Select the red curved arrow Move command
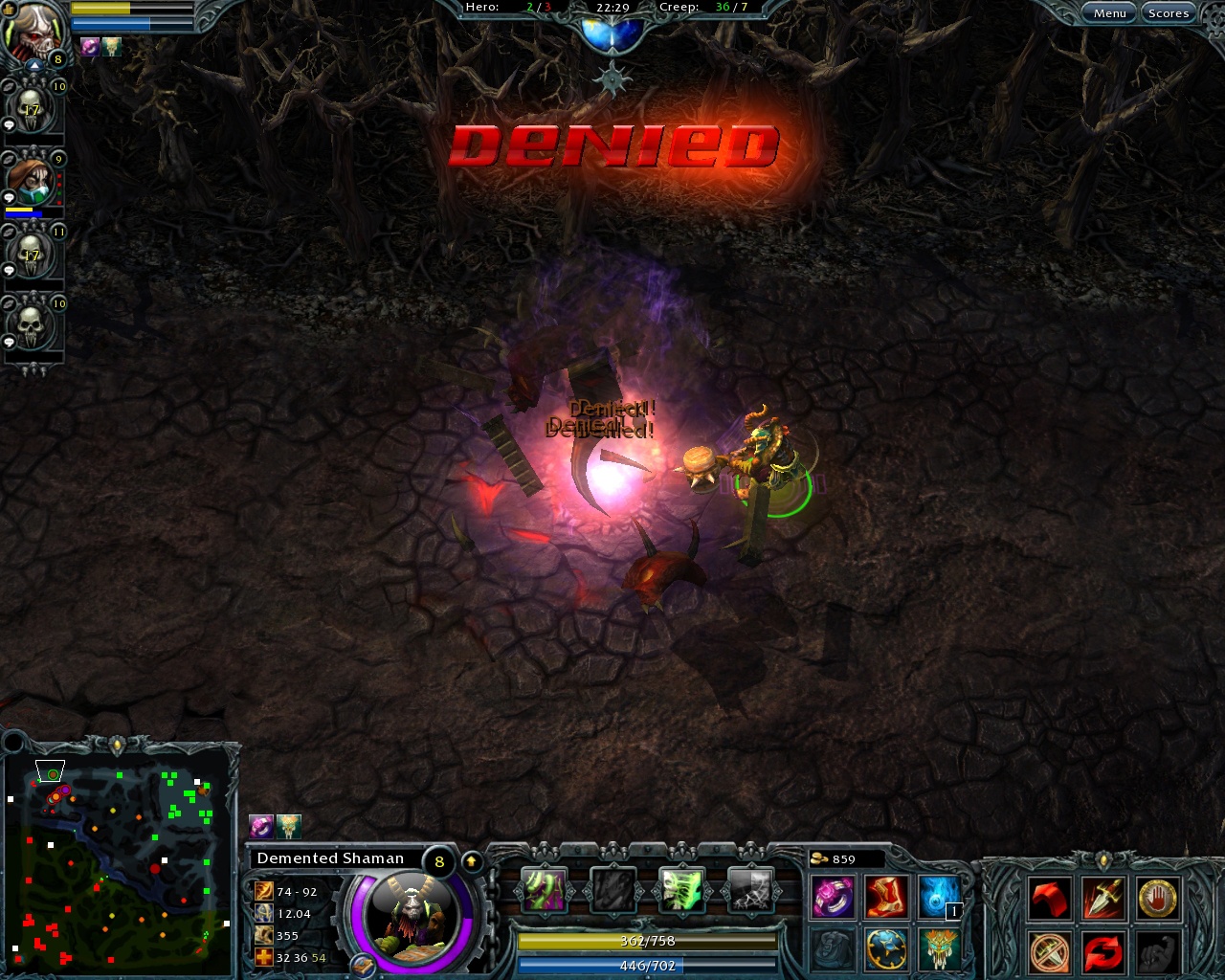This screenshot has width=1225, height=980. coord(1049,897)
